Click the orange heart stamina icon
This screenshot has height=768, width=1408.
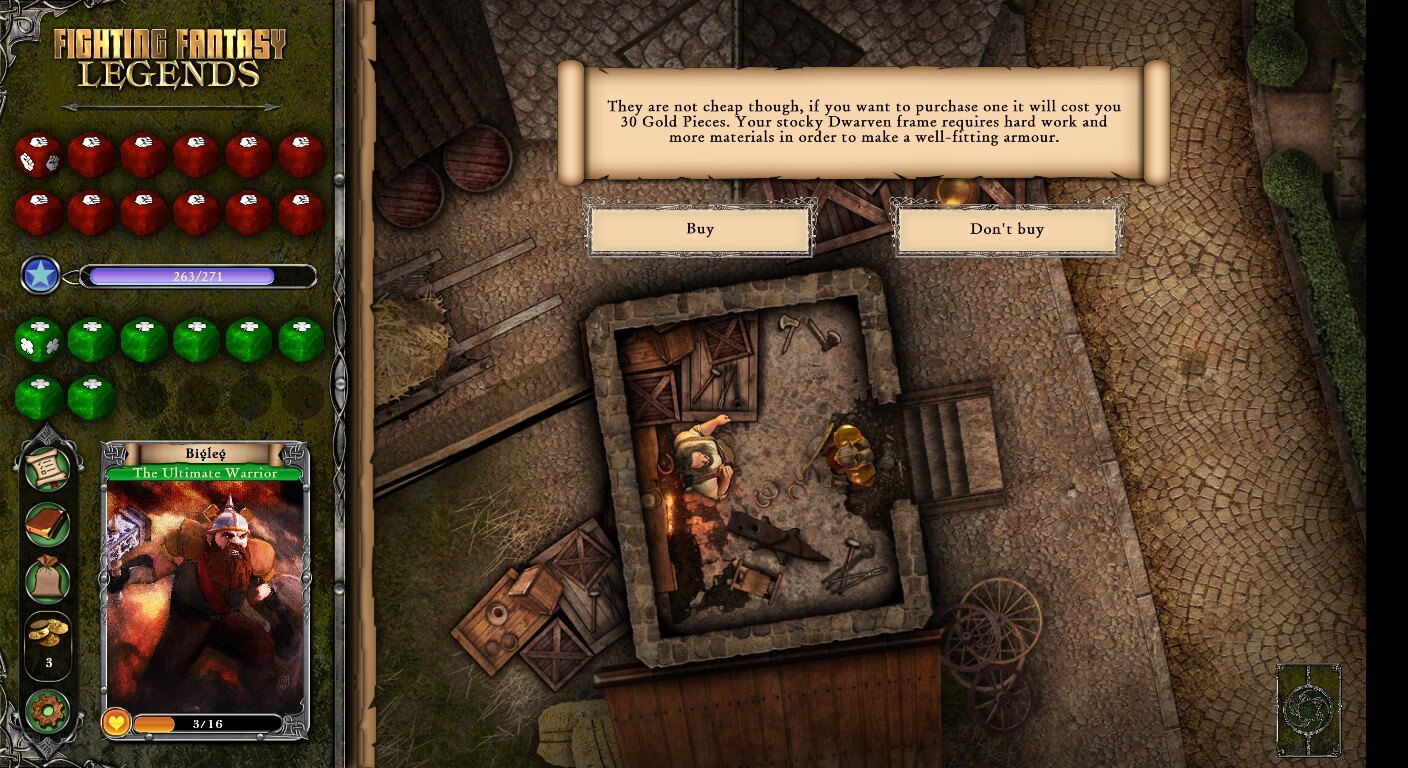(117, 722)
